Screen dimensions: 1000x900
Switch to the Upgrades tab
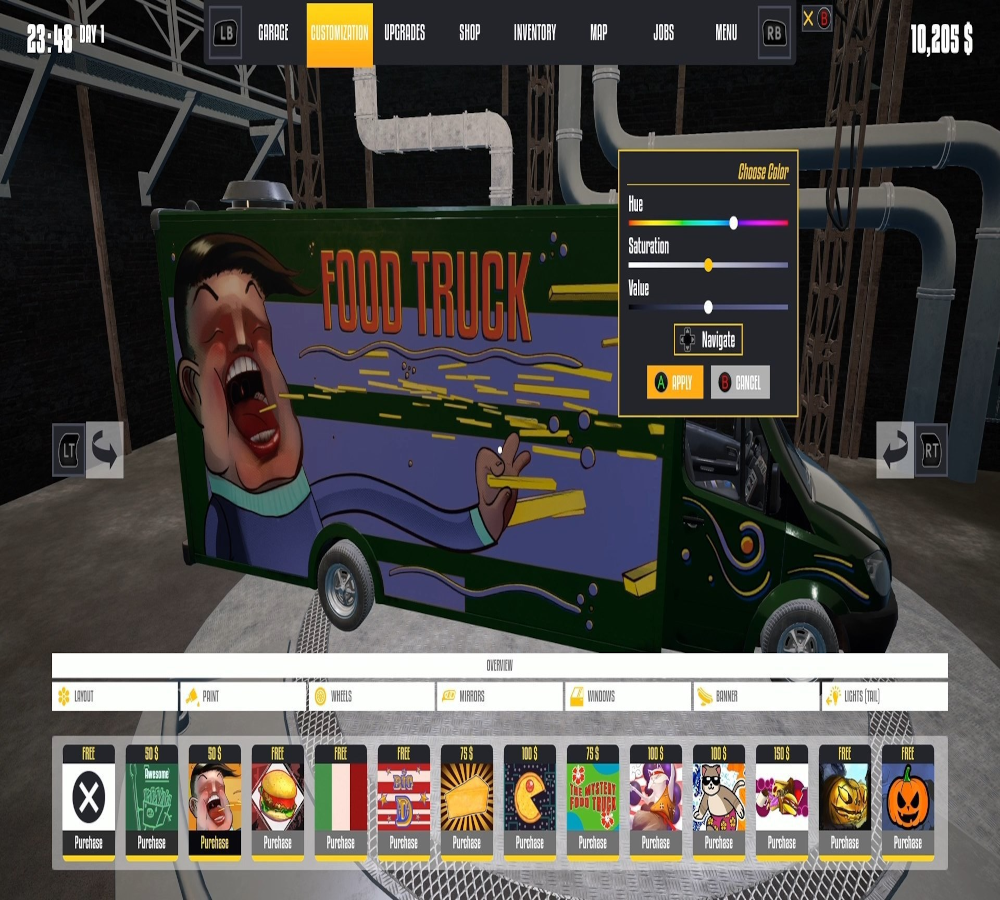point(404,33)
